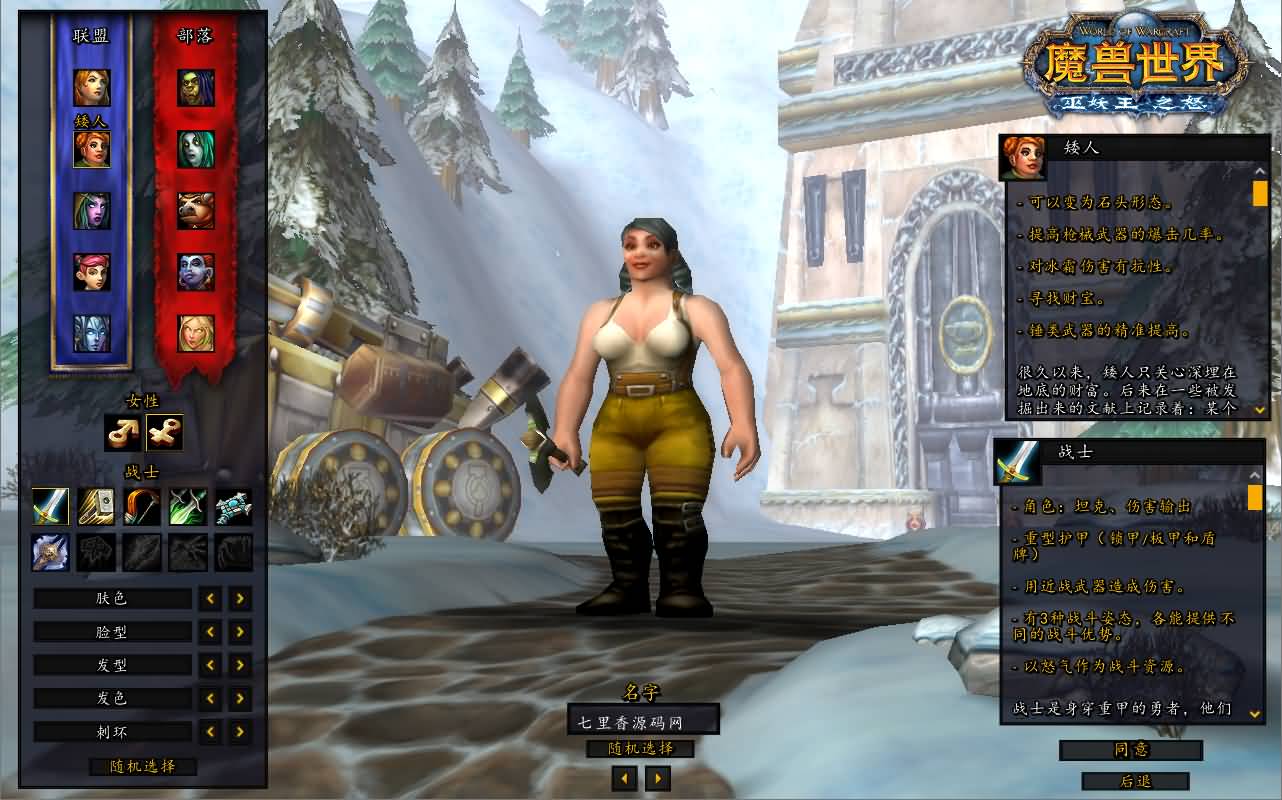The height and width of the screenshot is (800, 1282).
Task: Choose the Night Elf race portrait
Action: (92, 211)
